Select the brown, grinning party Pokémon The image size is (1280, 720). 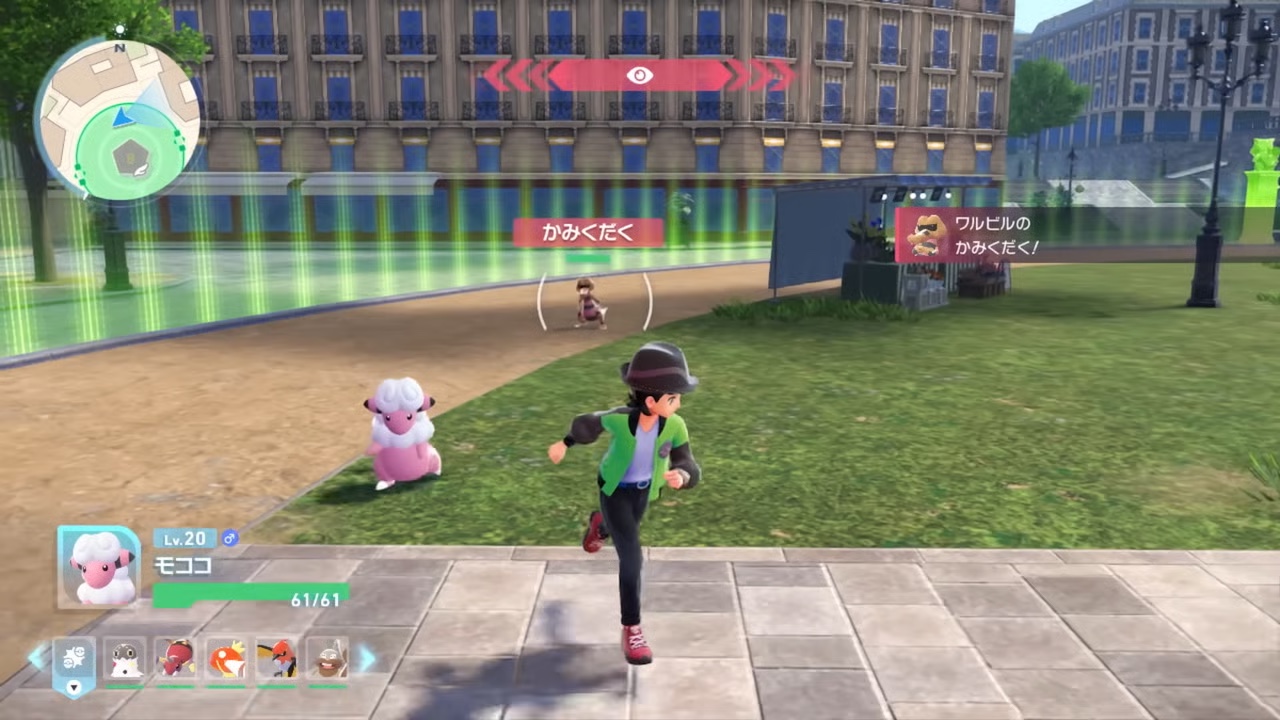[x=327, y=658]
